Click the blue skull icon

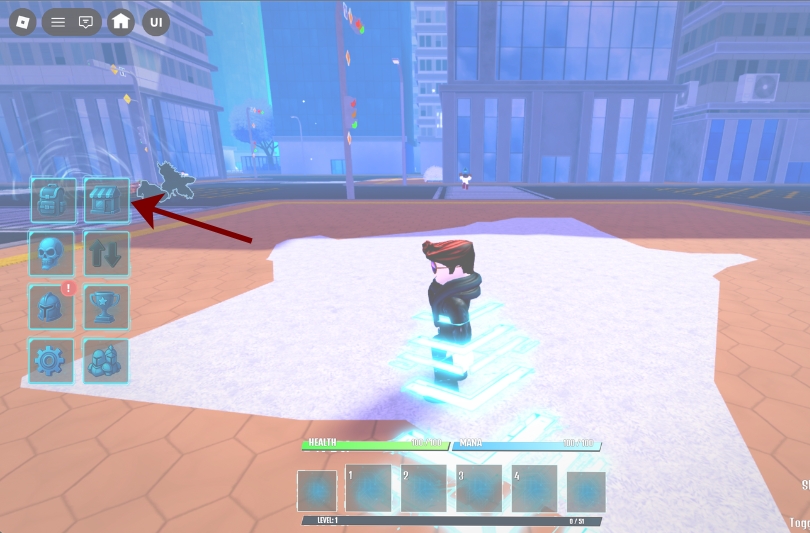52,253
